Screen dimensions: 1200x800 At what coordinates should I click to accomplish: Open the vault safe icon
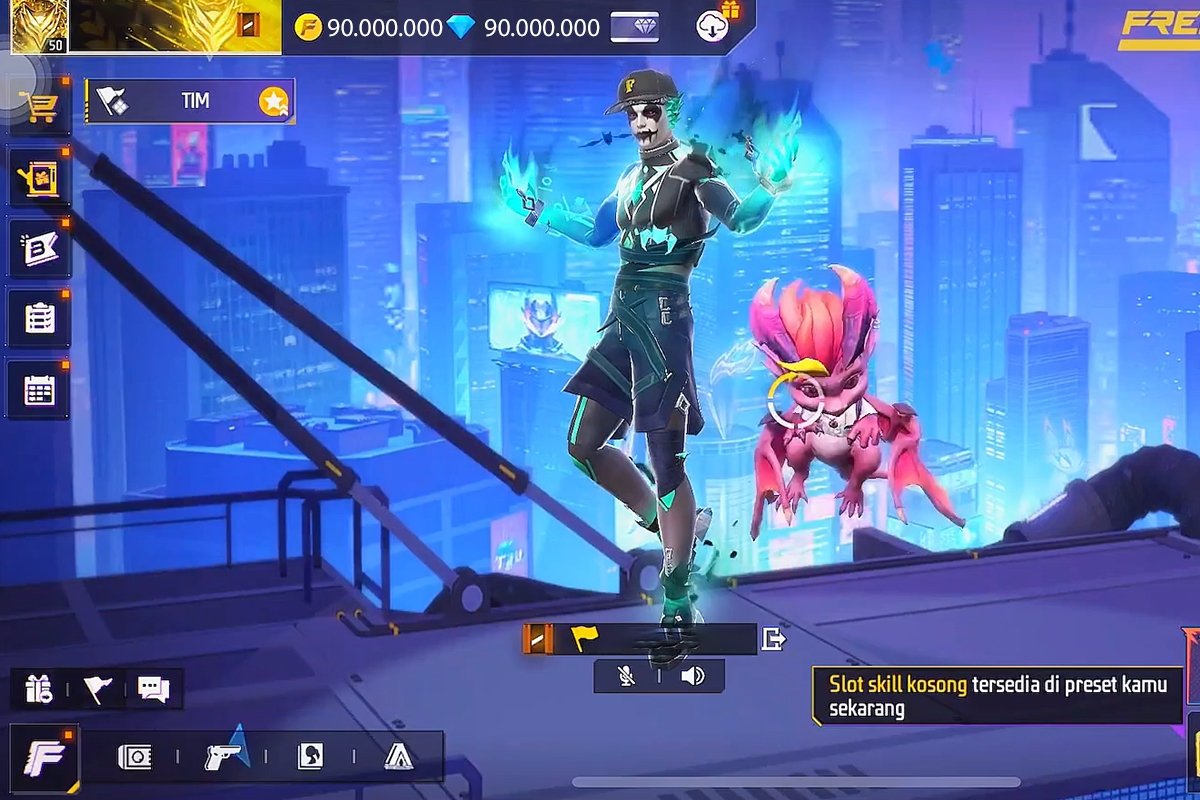(x=135, y=757)
